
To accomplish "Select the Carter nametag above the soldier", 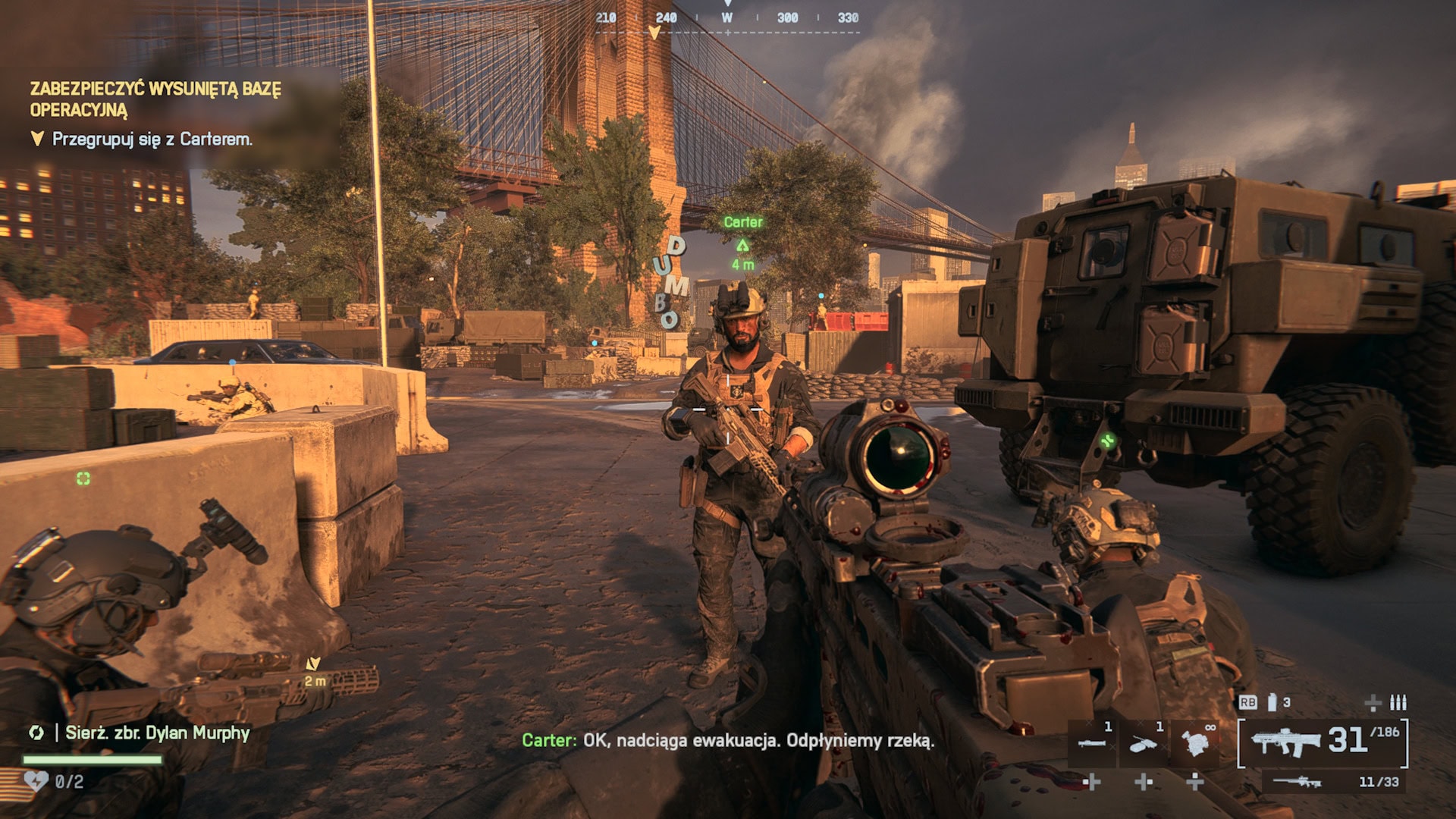I will pos(743,223).
